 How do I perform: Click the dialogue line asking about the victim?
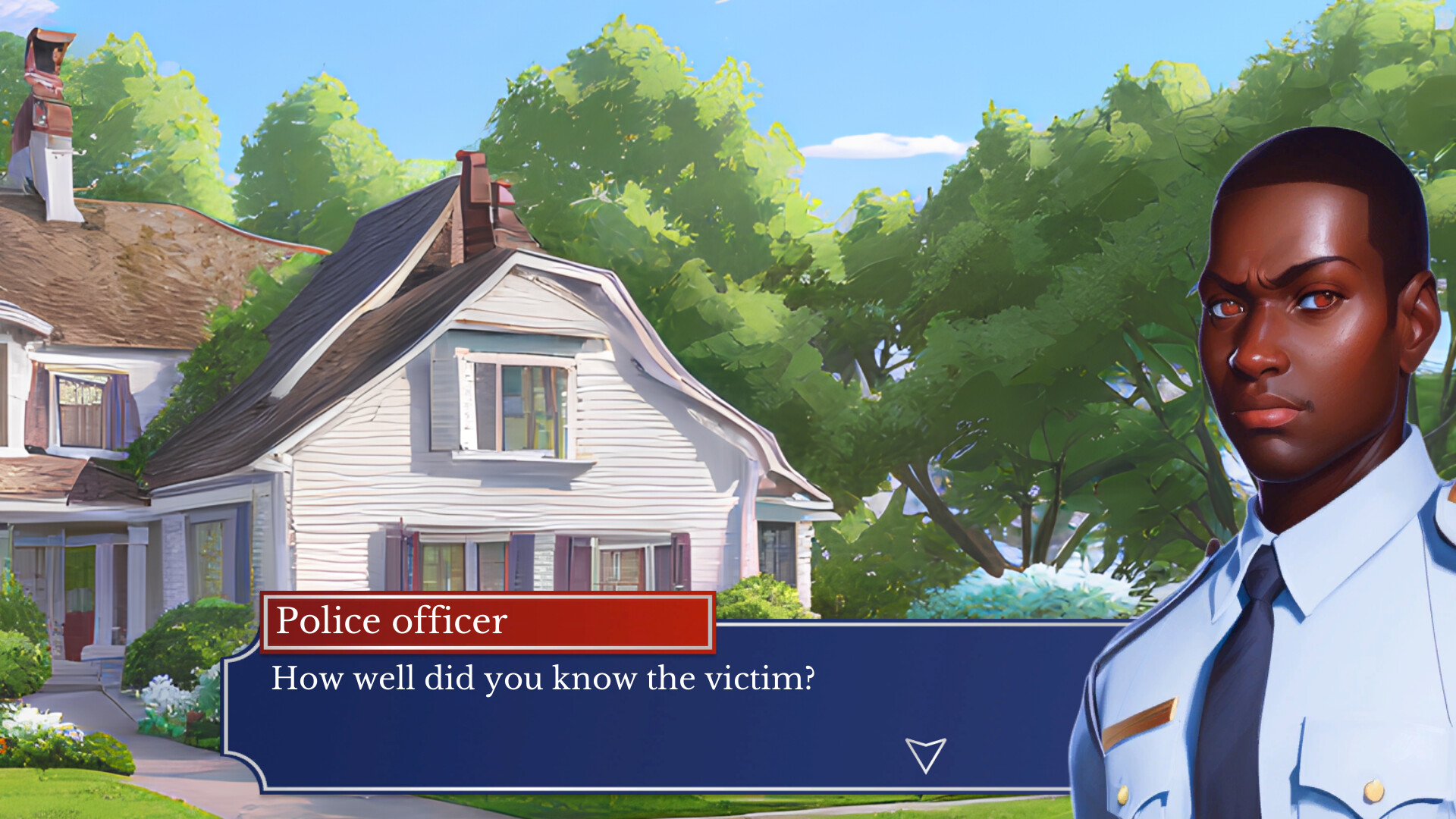pos(542,679)
